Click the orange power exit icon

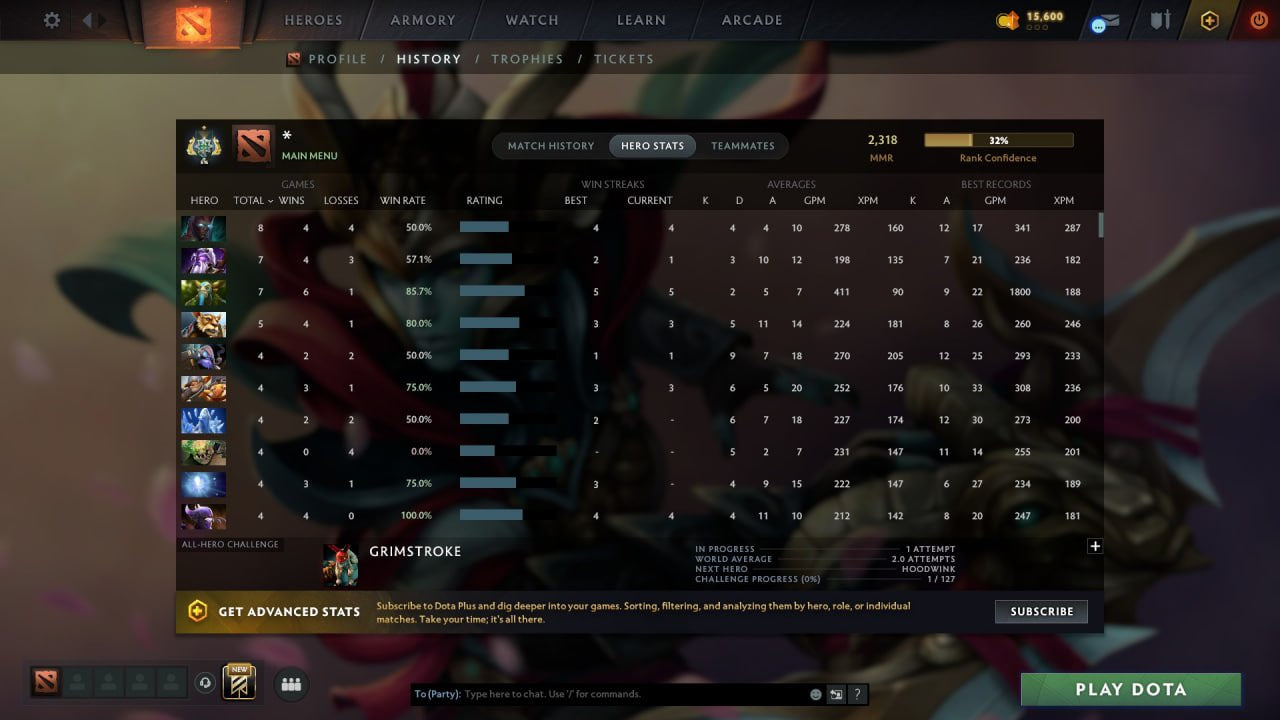(1257, 19)
